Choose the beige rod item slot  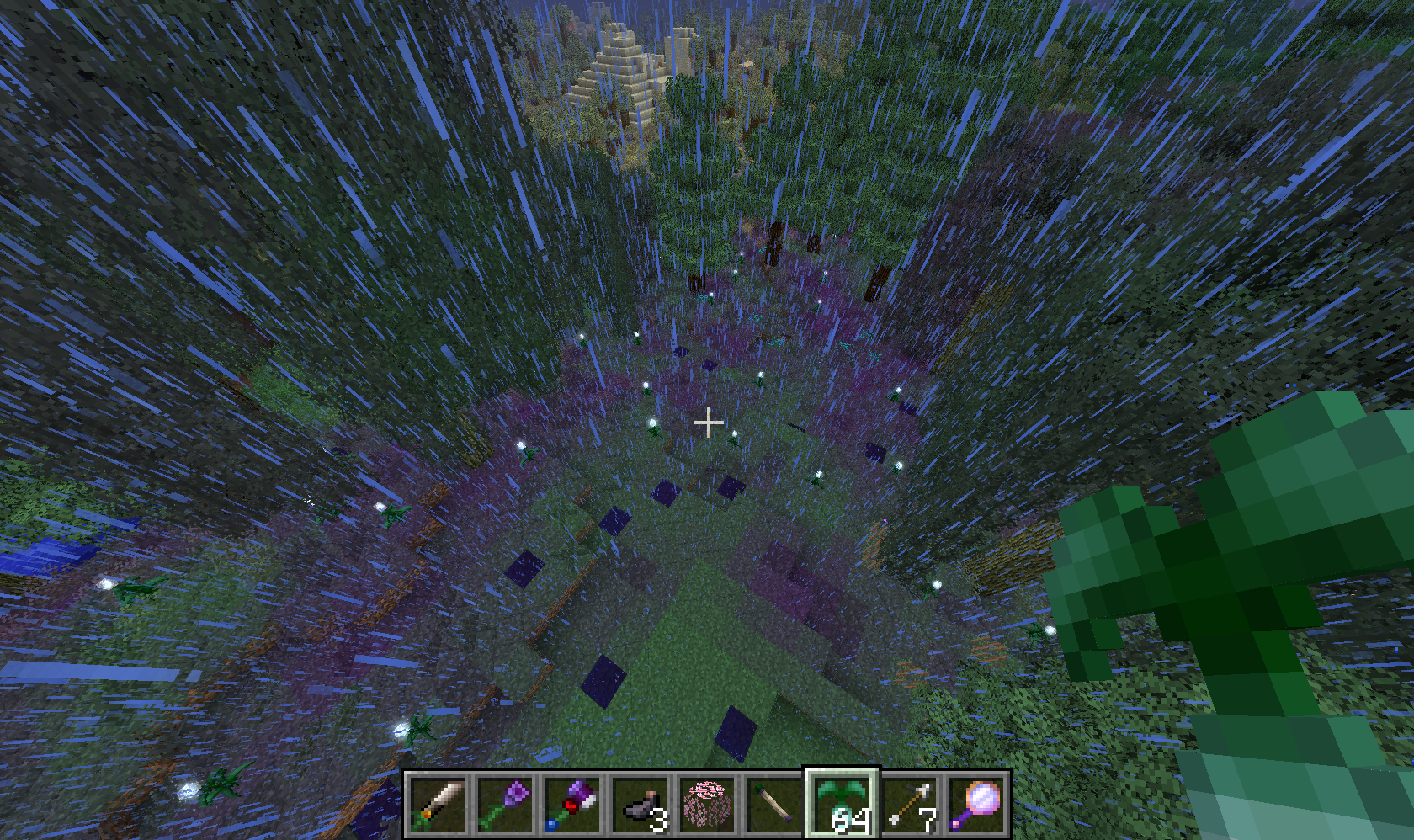[774, 805]
